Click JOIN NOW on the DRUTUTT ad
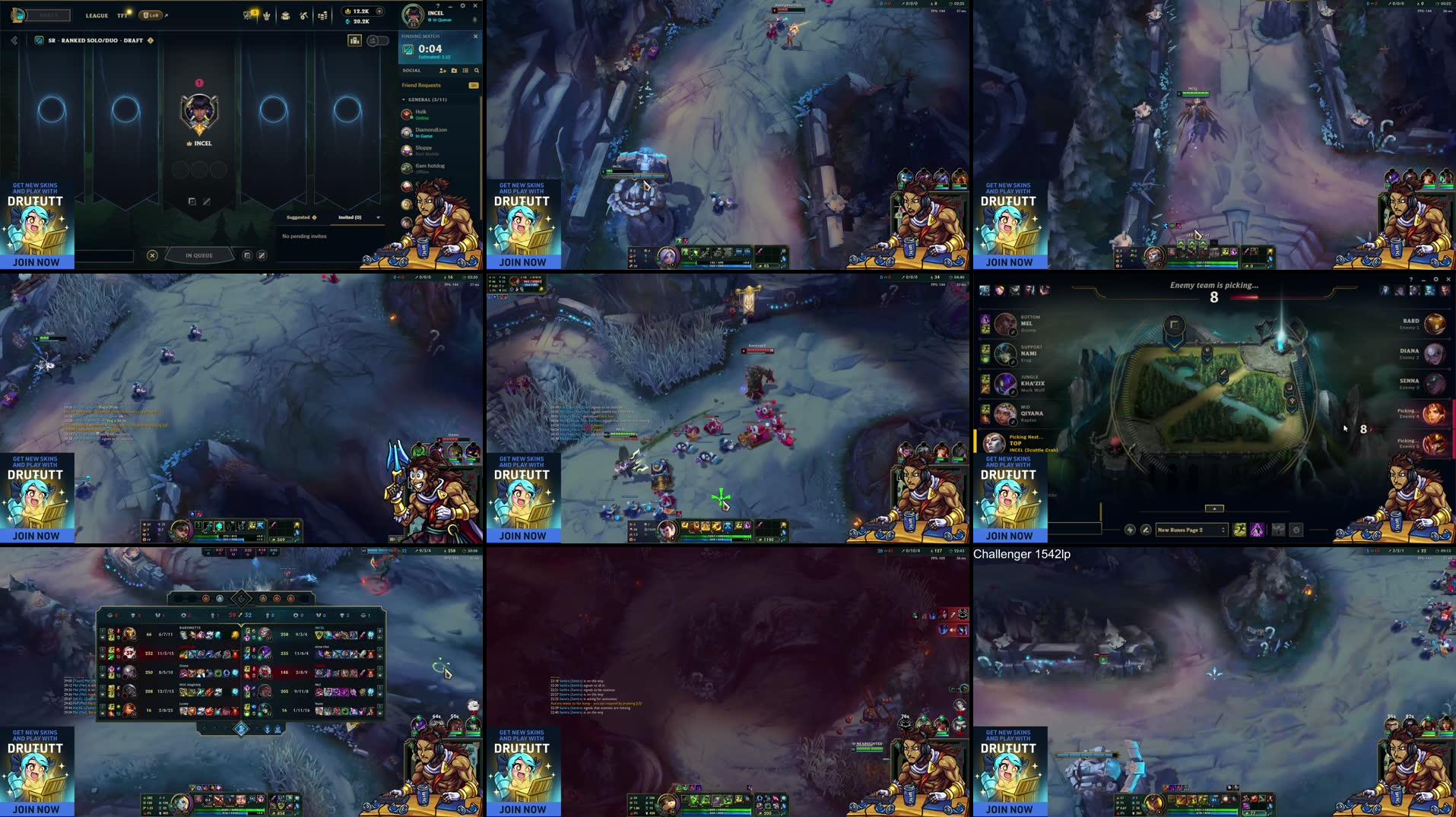The image size is (1456, 817). click(35, 261)
